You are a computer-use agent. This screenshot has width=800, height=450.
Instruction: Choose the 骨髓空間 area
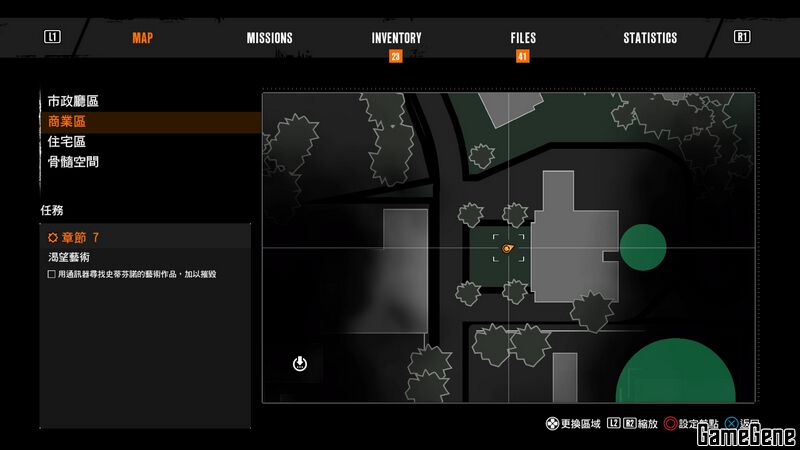[x=73, y=161]
